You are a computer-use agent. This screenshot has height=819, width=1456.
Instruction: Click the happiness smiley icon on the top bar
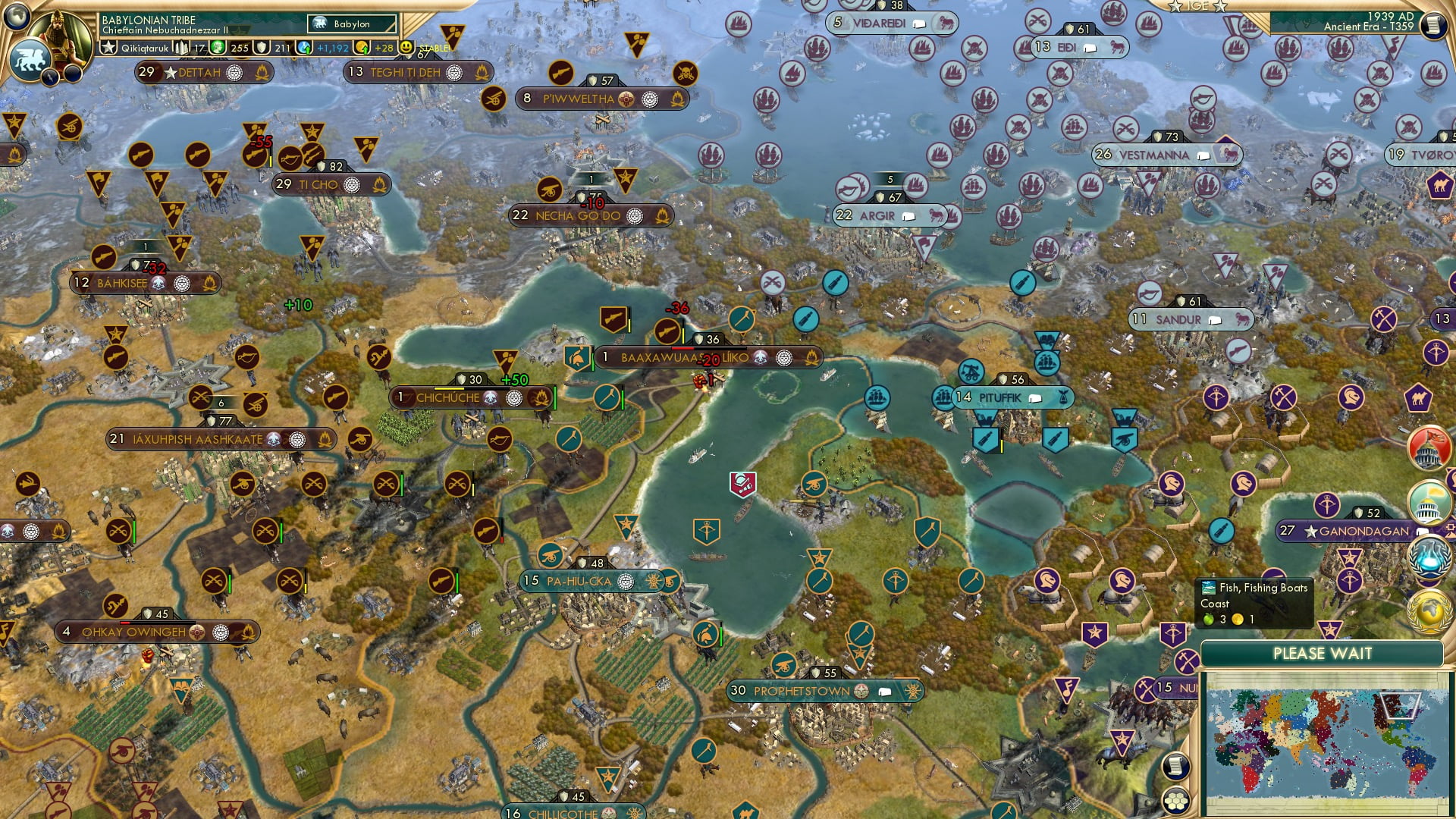(x=408, y=47)
